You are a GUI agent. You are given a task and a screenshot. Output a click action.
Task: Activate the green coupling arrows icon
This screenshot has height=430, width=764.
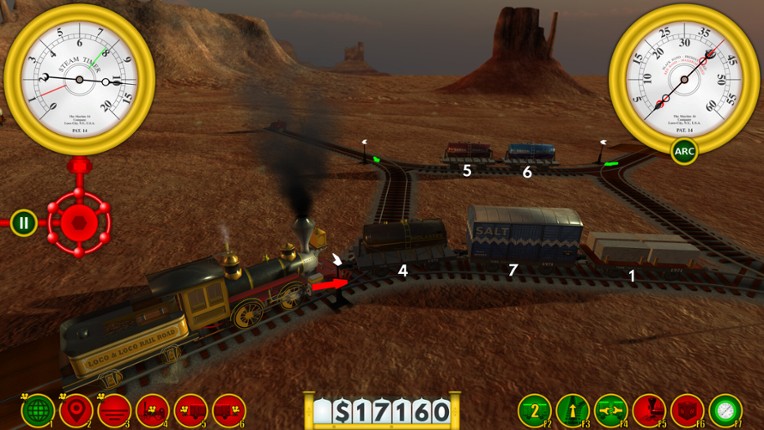click(x=611, y=410)
